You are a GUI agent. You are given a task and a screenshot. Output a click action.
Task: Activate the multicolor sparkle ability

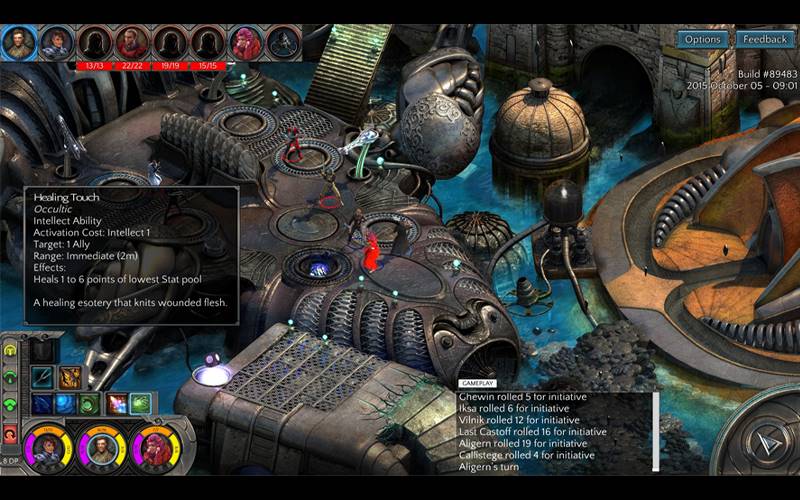coord(116,404)
